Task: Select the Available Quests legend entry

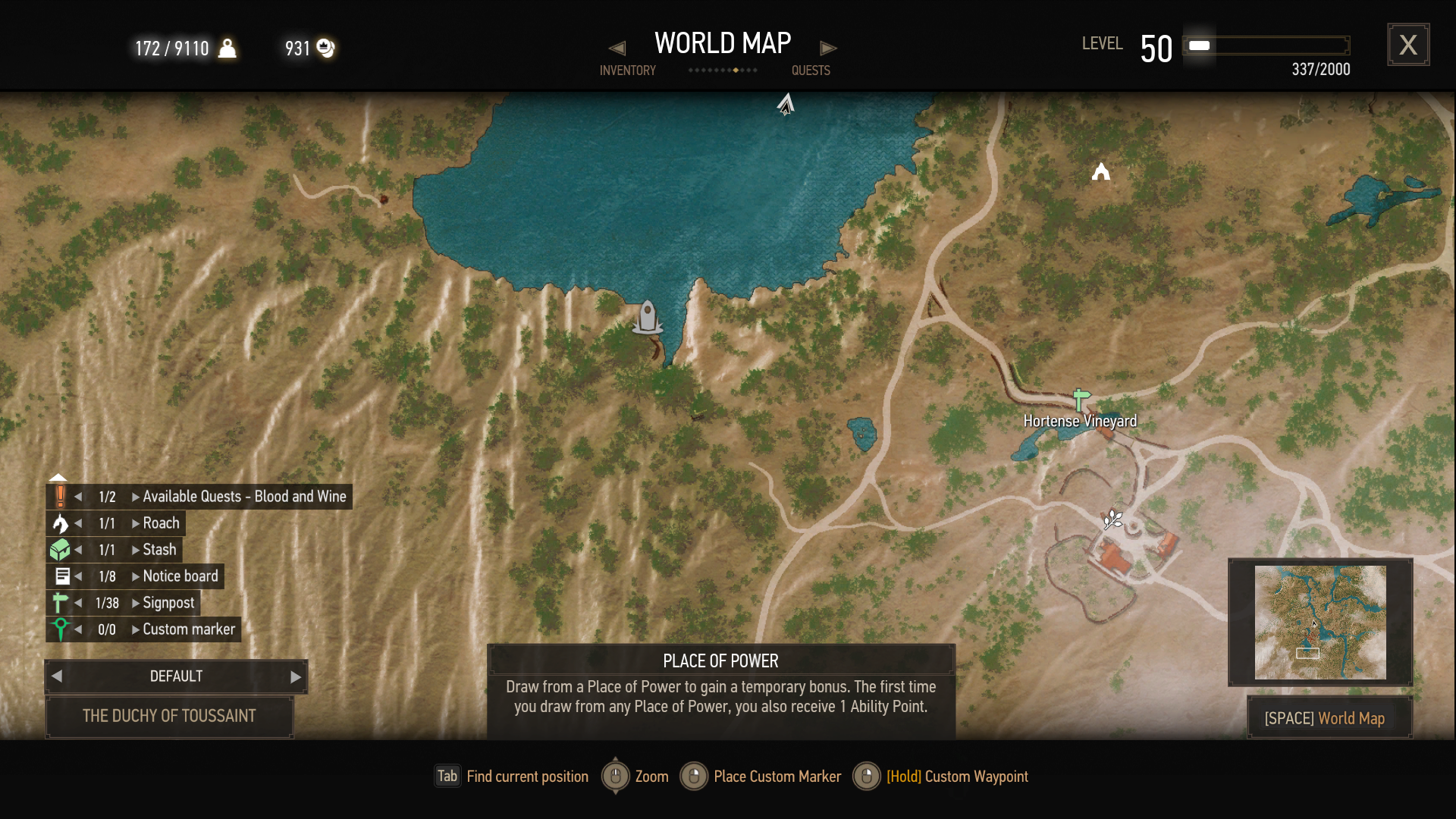Action: pos(243,497)
